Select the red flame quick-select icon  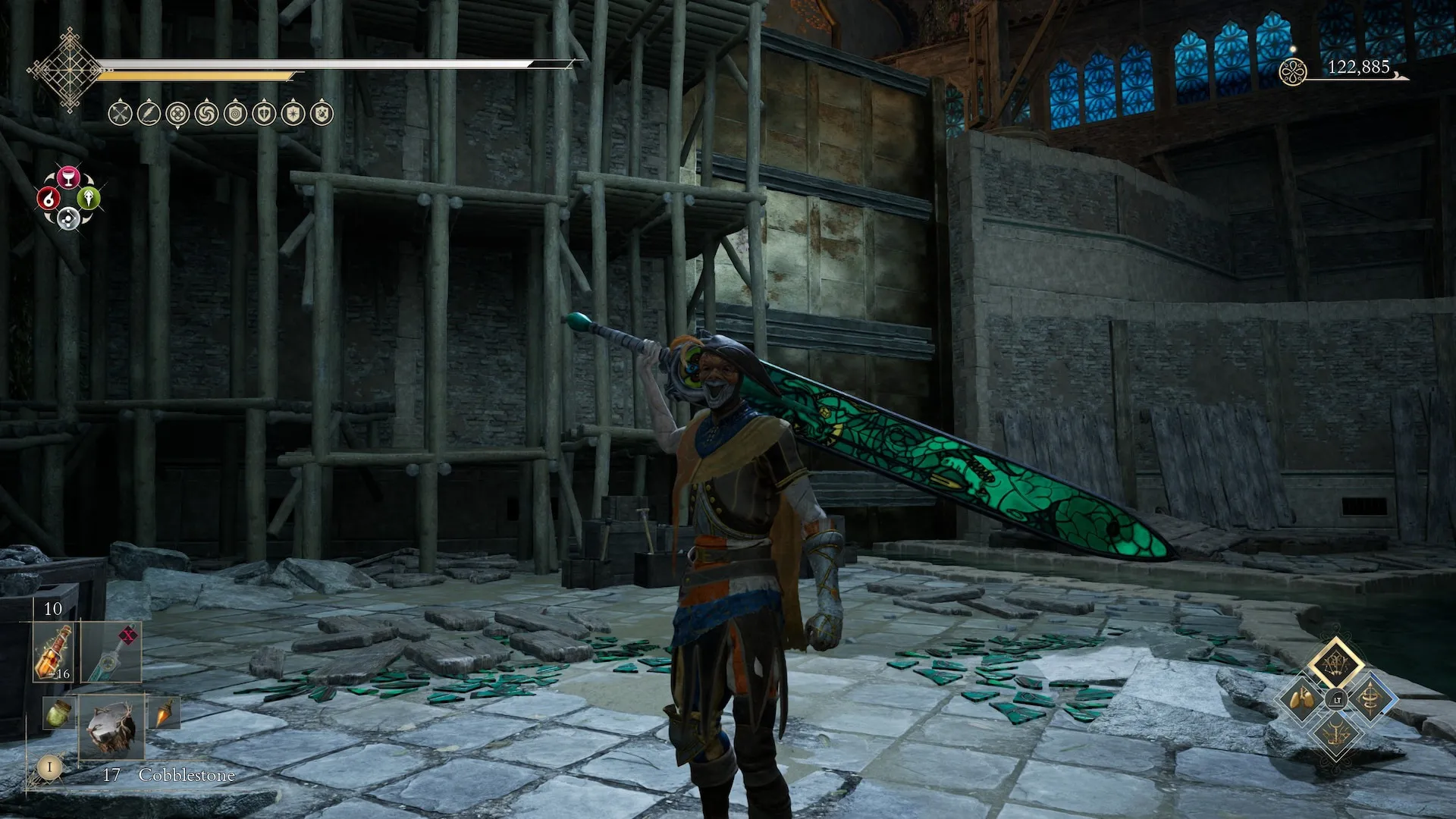(49, 199)
